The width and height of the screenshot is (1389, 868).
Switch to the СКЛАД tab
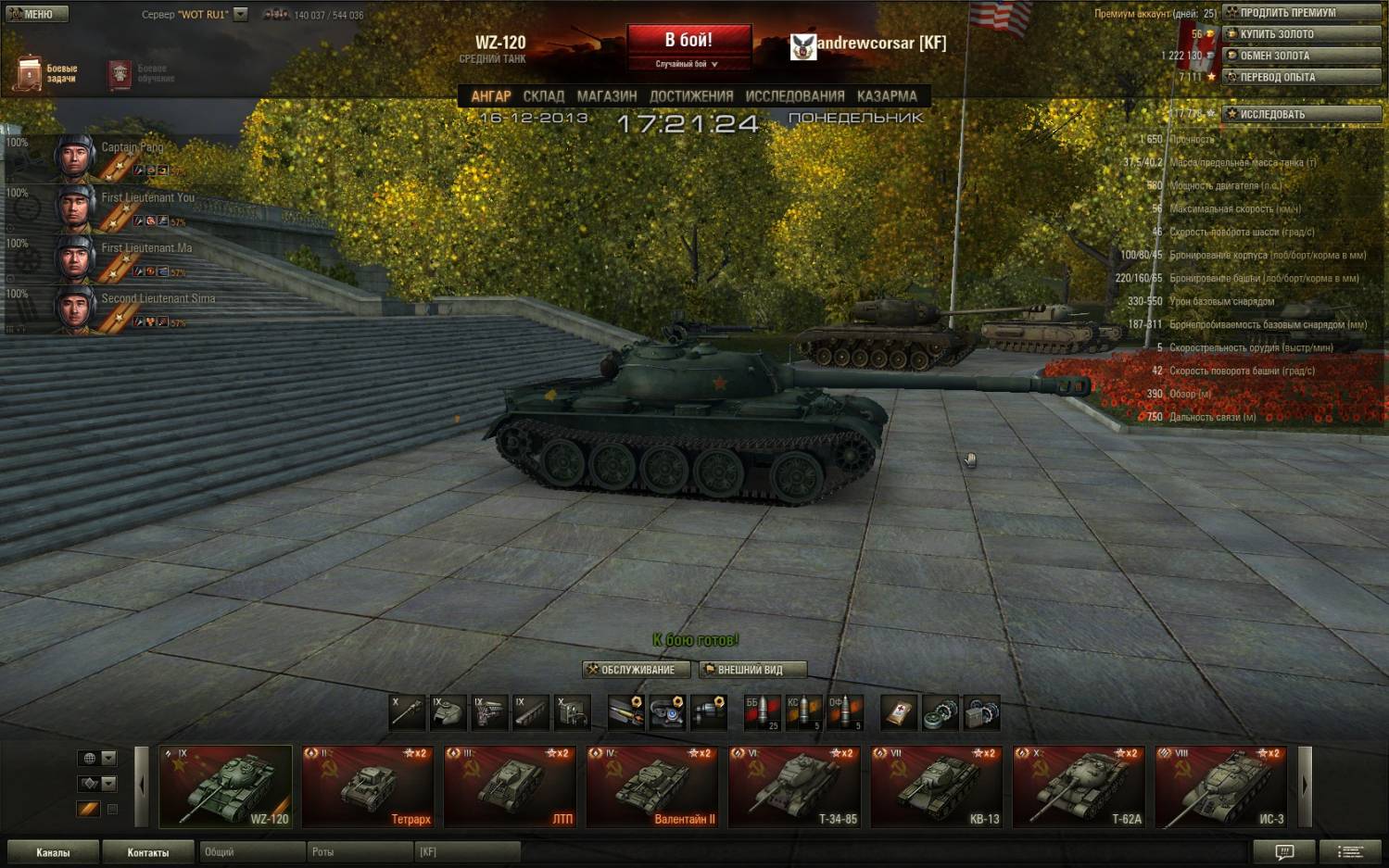click(543, 96)
